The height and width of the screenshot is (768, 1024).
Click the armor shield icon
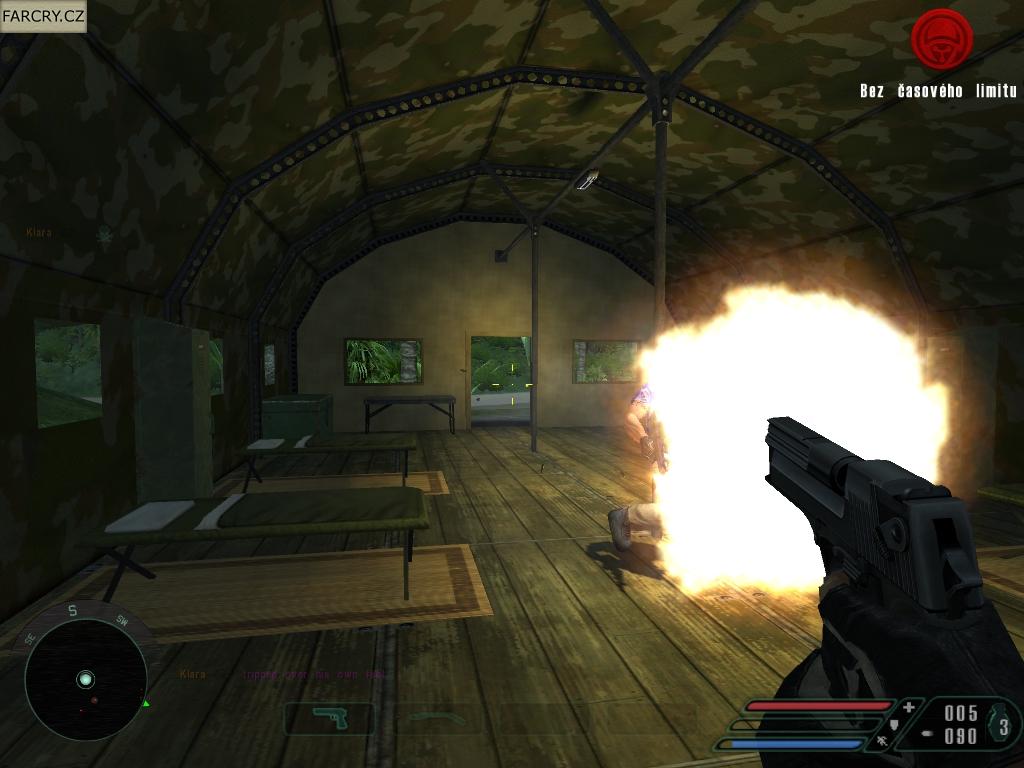click(x=893, y=725)
